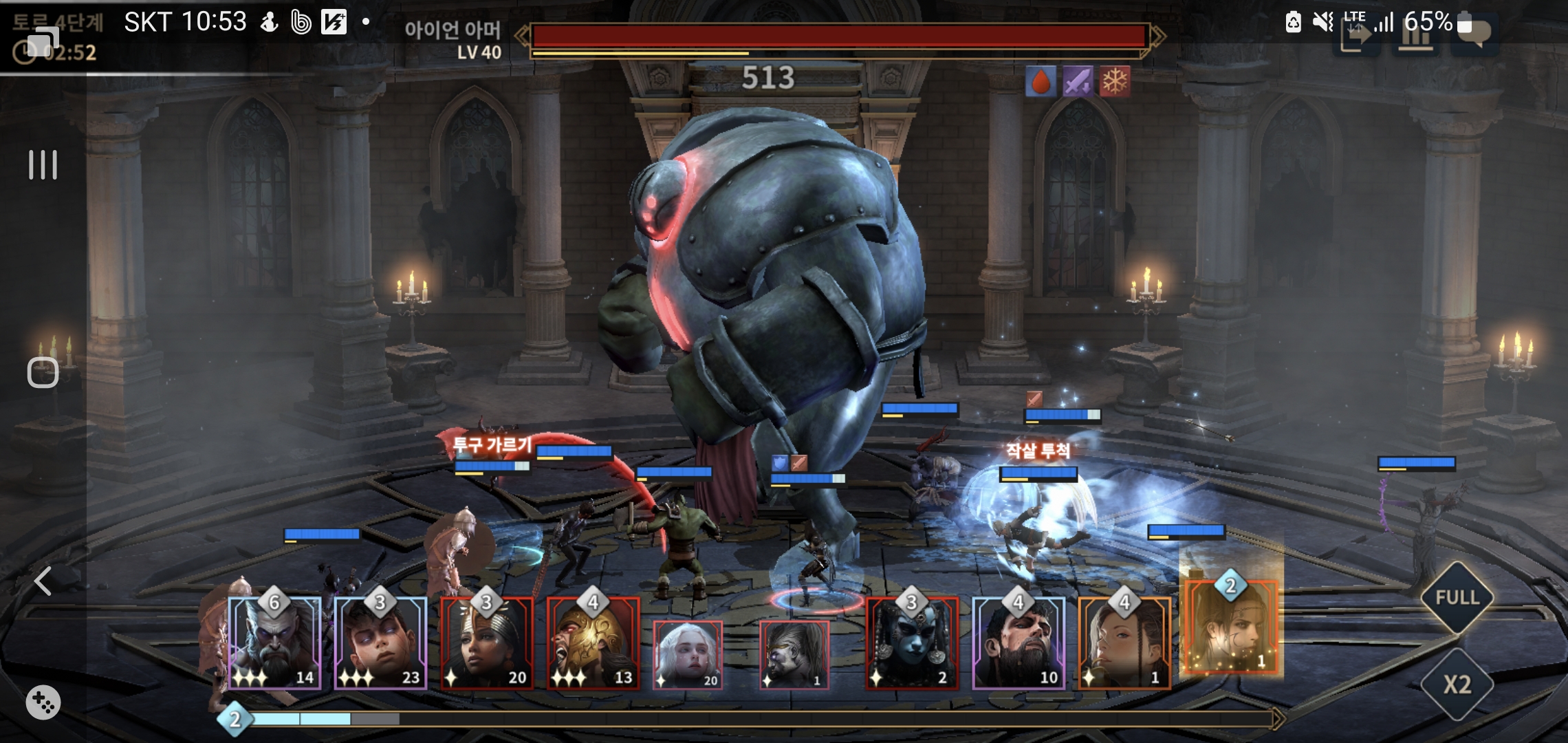
Task: Inspect the blood drop debuff icon
Action: [1041, 82]
